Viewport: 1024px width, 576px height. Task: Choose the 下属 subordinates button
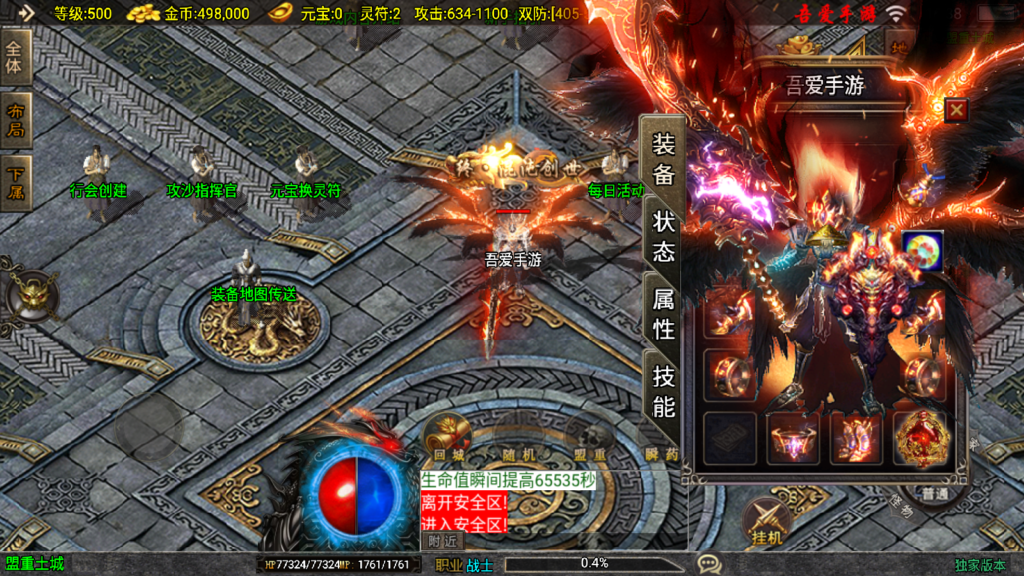16,184
